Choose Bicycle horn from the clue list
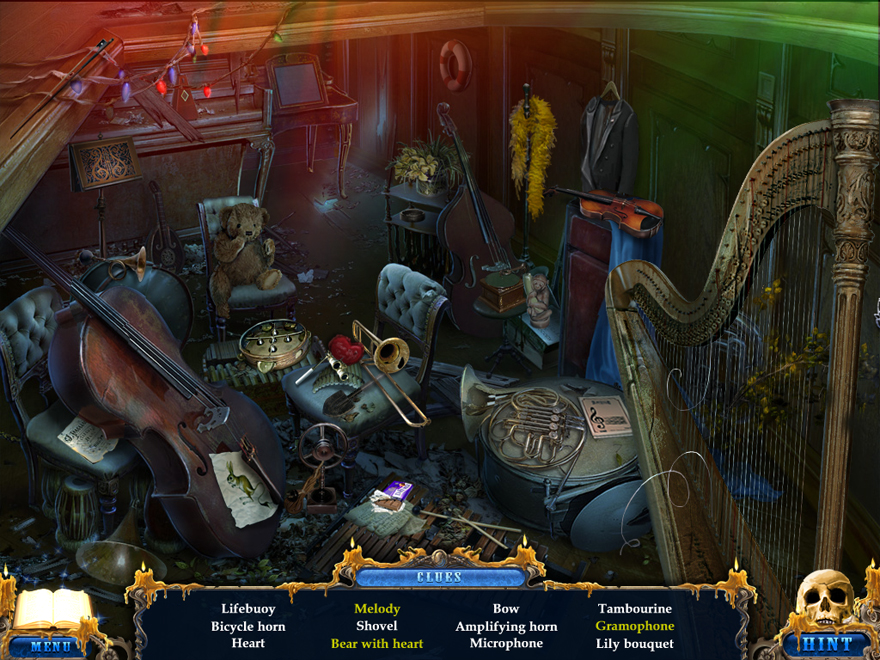This screenshot has width=880, height=660. pyautogui.click(x=248, y=626)
